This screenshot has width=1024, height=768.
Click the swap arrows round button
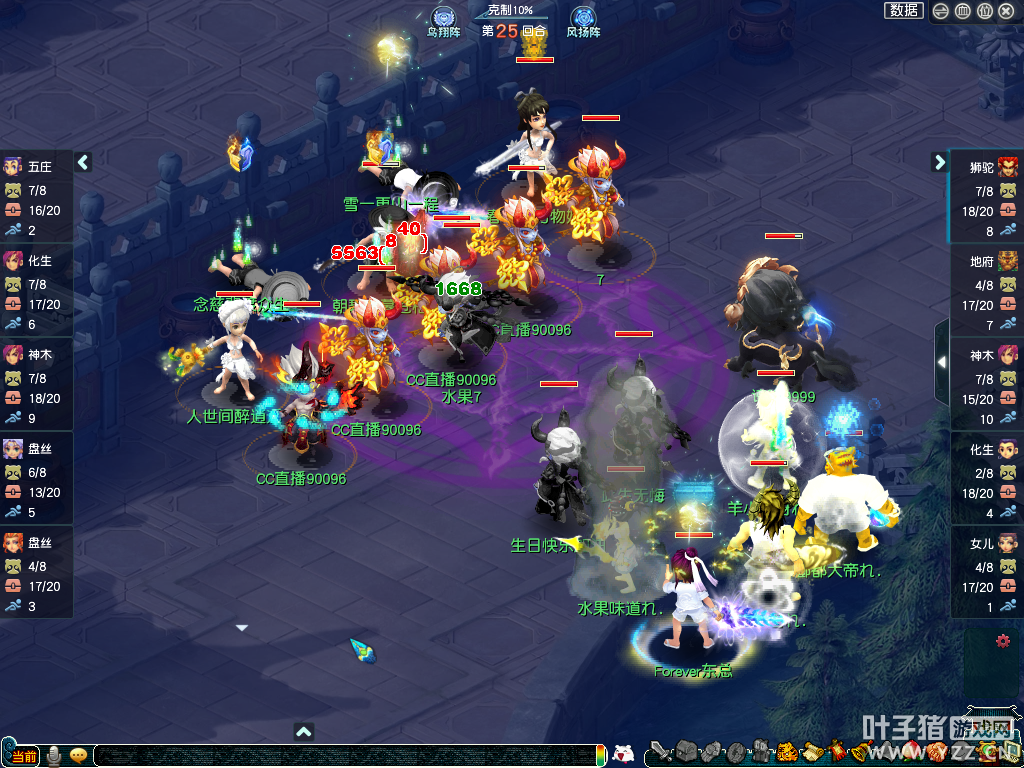pos(941,11)
